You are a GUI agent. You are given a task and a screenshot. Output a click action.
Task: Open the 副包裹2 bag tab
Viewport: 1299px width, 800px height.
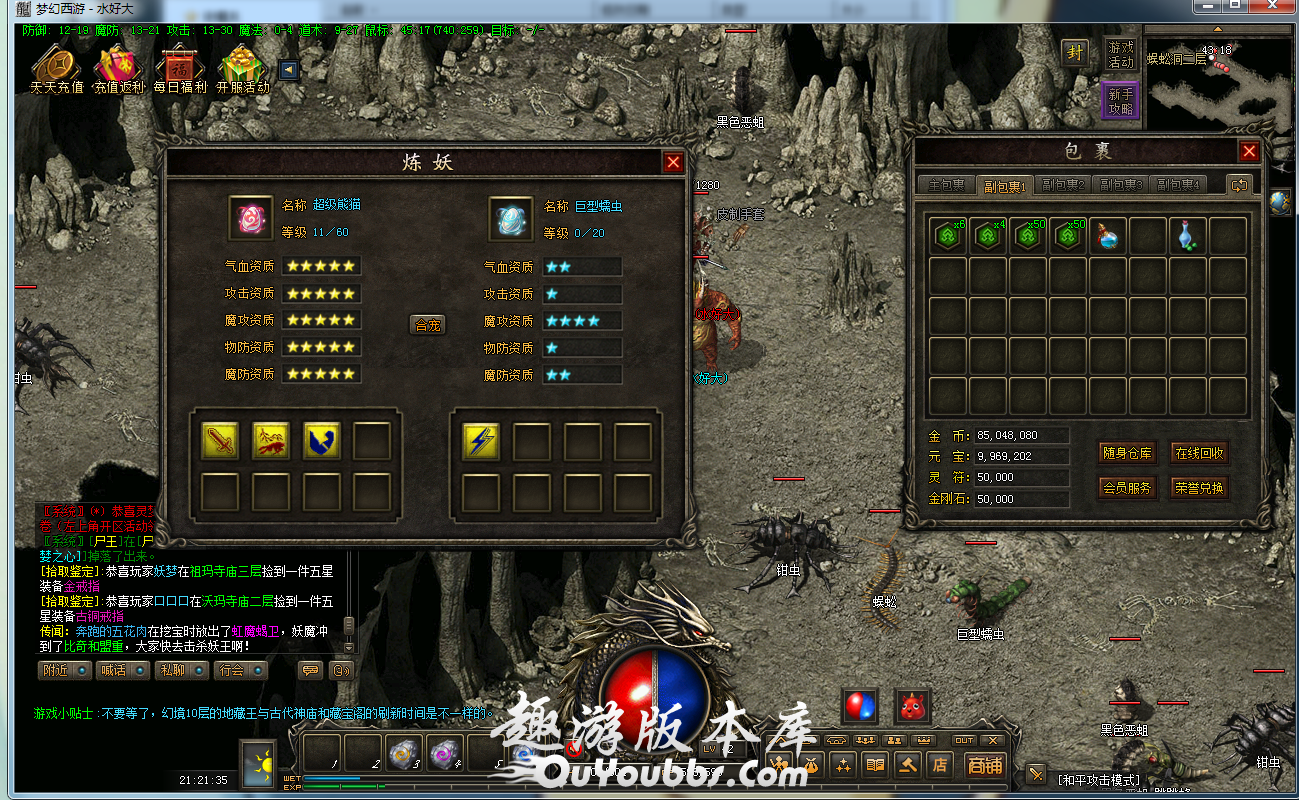pyautogui.click(x=1063, y=185)
